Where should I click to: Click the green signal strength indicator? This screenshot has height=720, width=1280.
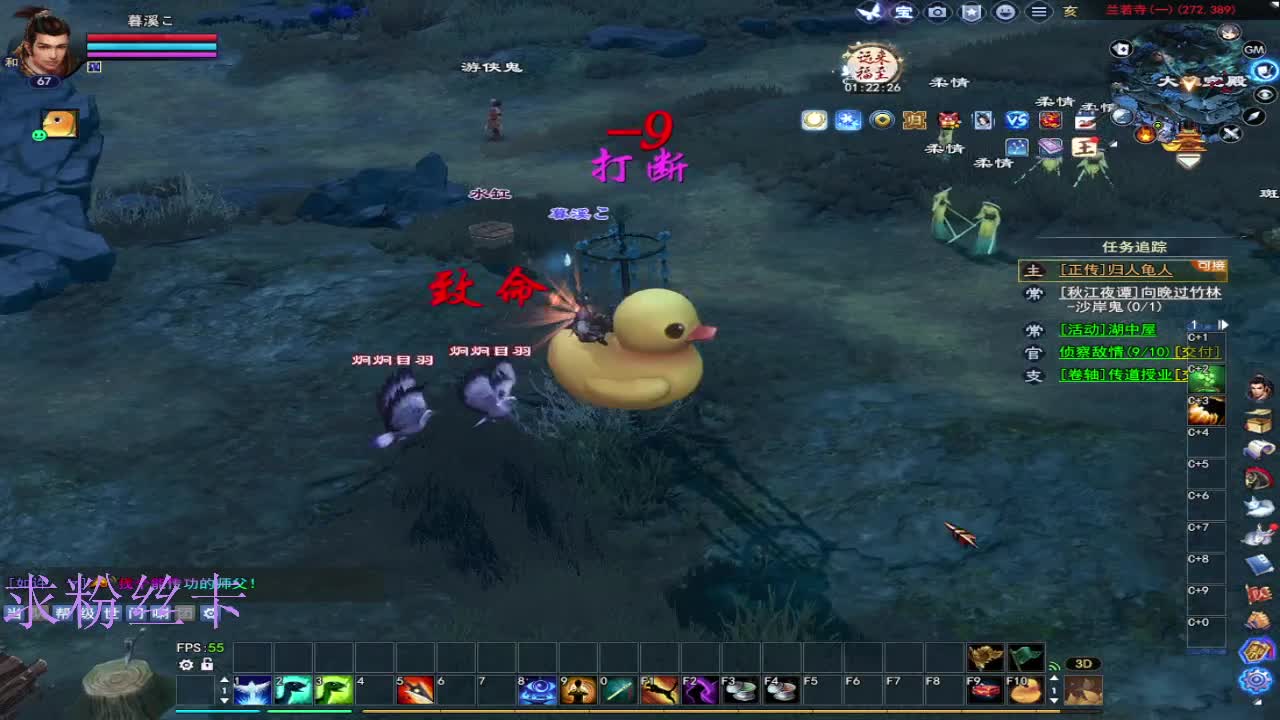(x=1054, y=666)
